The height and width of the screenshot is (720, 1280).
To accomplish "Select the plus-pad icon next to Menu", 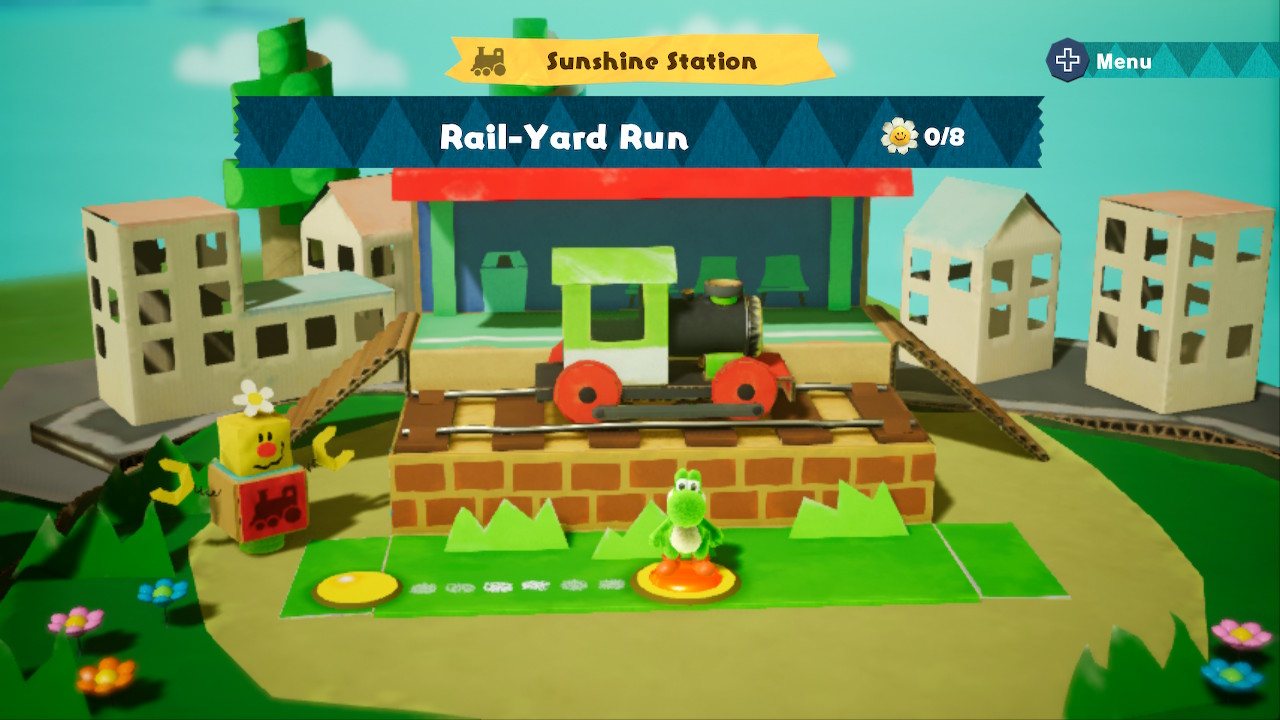I will pos(1068,59).
